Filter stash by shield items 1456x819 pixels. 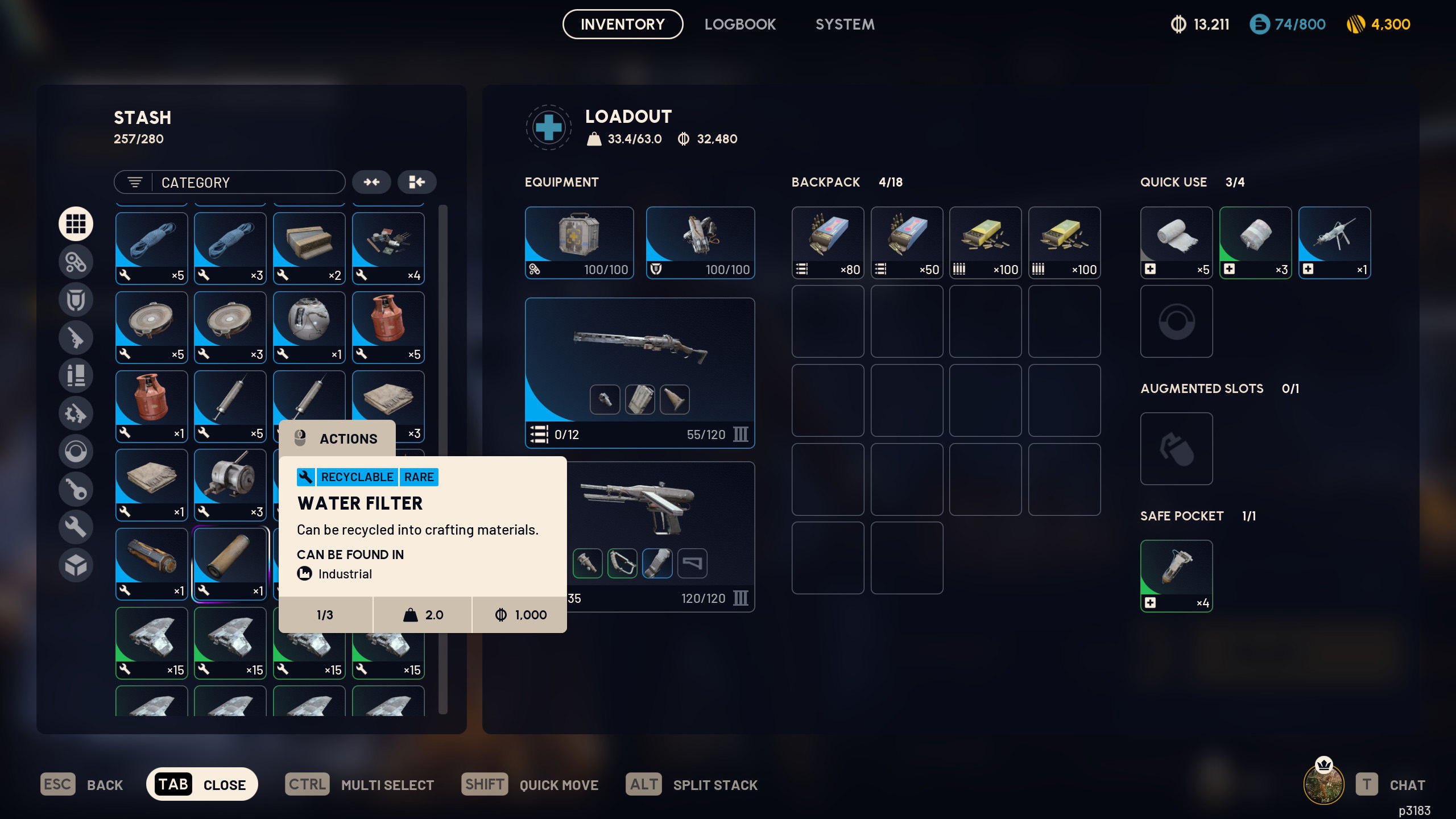[x=76, y=300]
